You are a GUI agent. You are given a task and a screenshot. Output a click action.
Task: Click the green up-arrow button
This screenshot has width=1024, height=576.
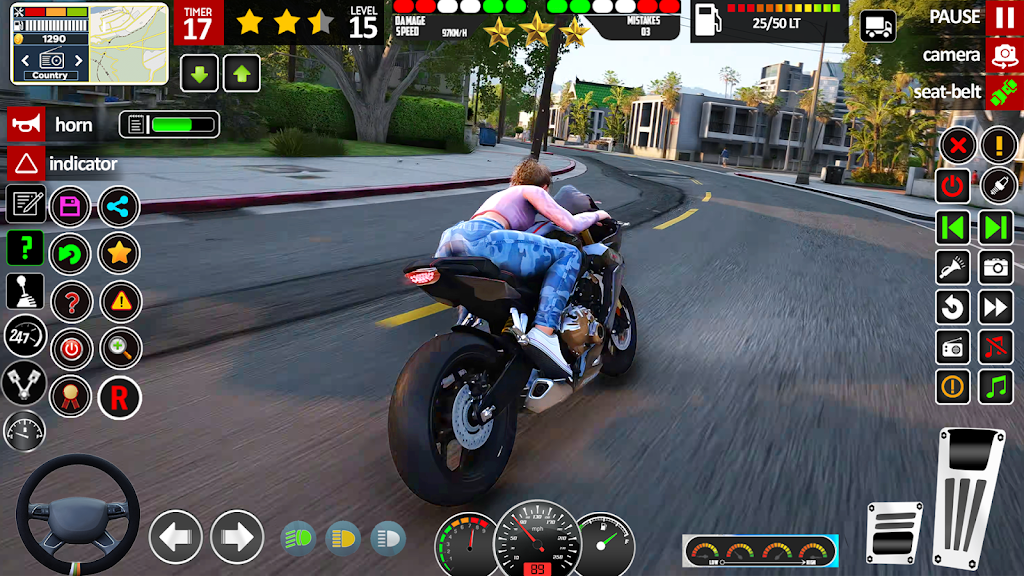click(x=242, y=73)
